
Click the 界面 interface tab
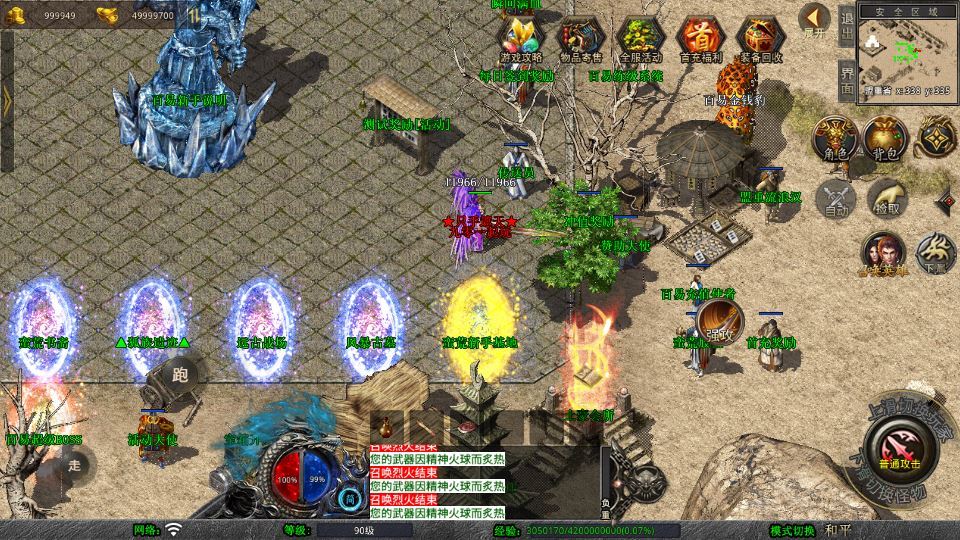point(847,76)
